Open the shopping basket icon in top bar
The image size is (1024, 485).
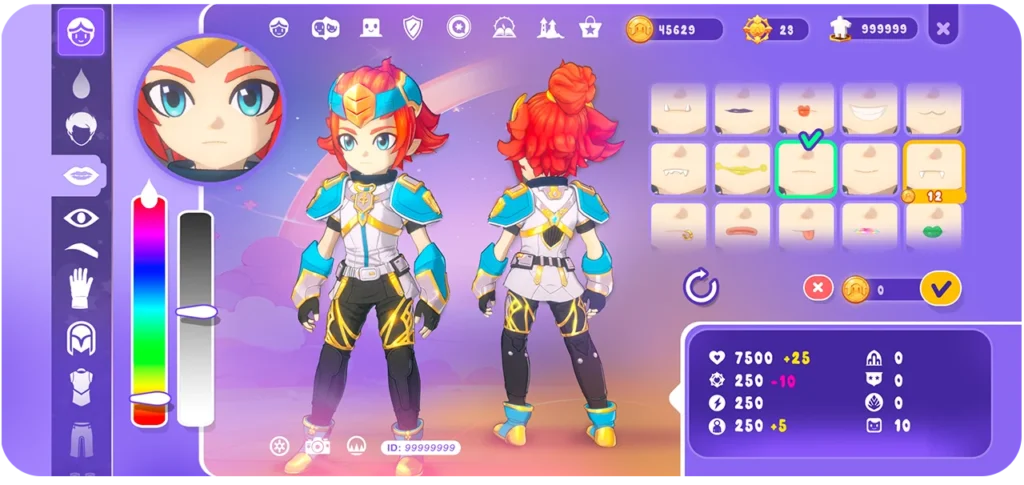pyautogui.click(x=589, y=28)
